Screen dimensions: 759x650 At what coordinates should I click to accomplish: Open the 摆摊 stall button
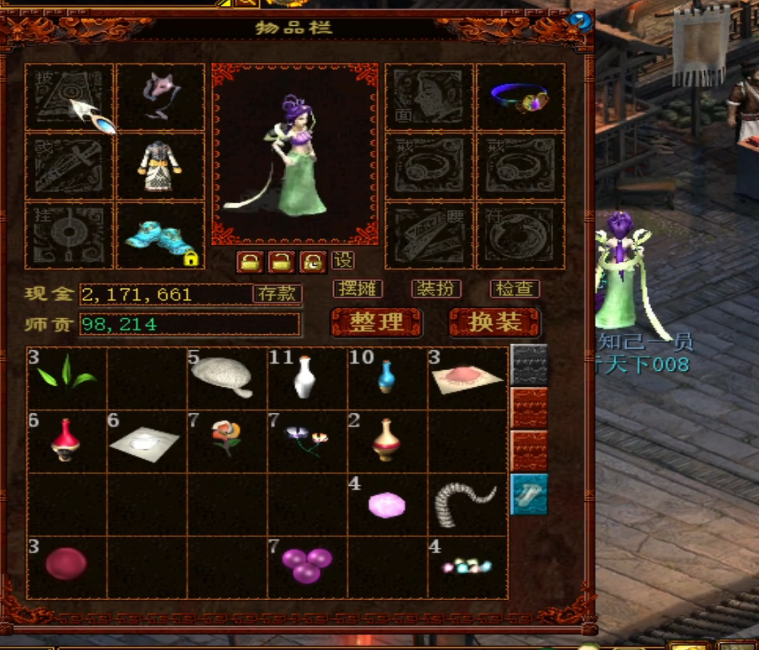(x=357, y=289)
